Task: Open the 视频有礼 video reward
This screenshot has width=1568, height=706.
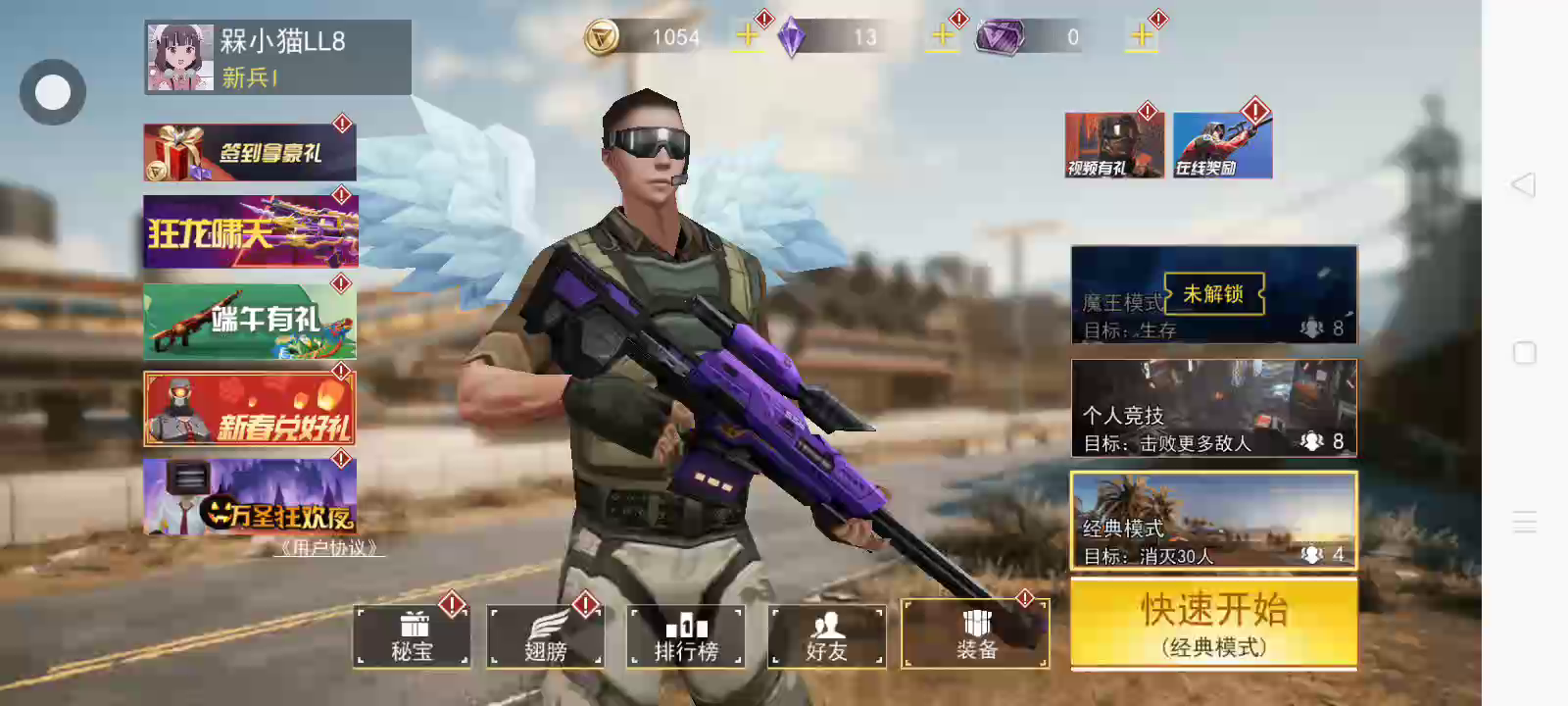Action: (x=1114, y=146)
